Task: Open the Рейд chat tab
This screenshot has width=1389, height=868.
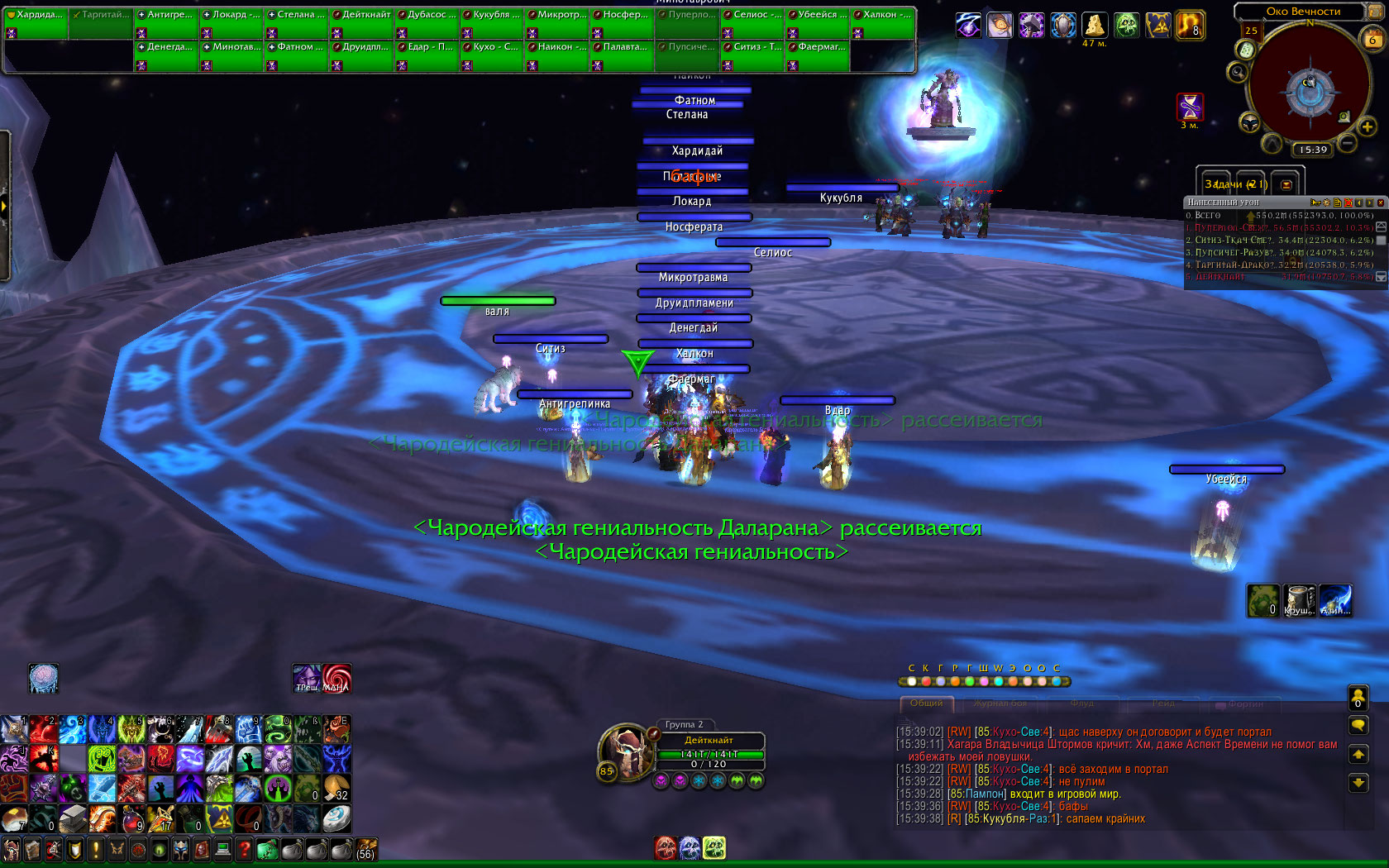Action: pyautogui.click(x=1163, y=703)
